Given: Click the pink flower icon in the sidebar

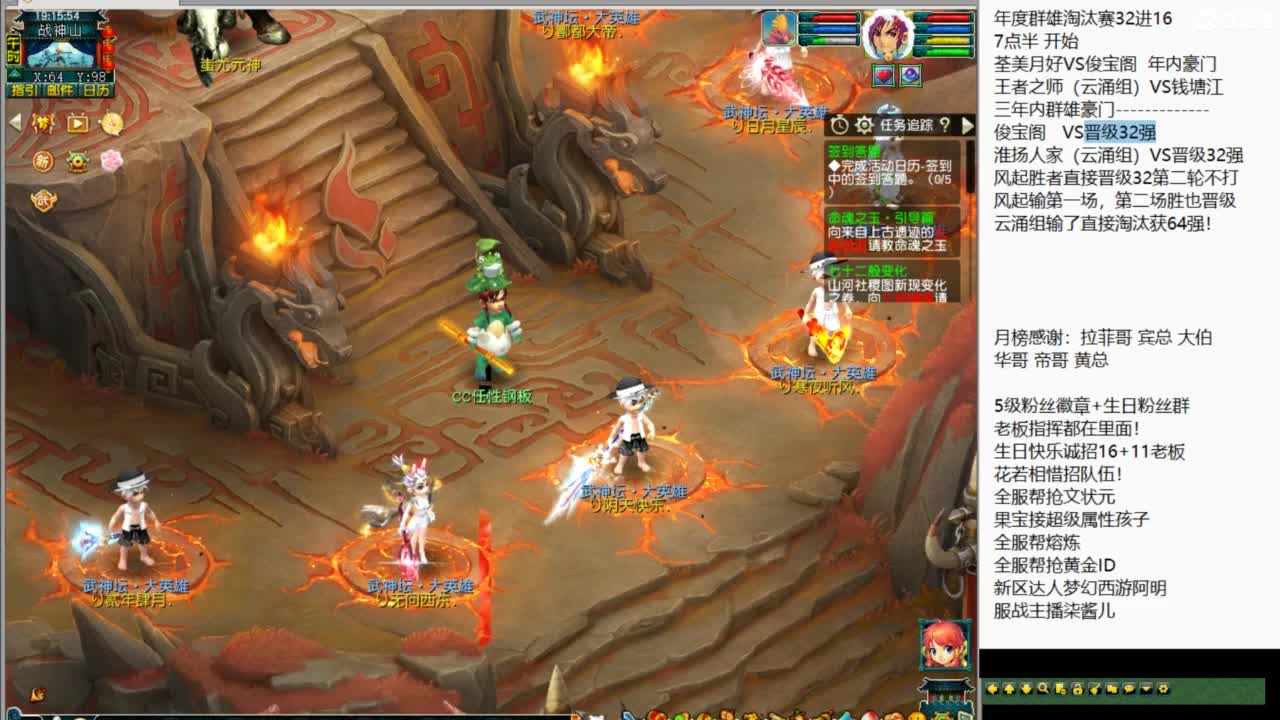Looking at the screenshot, I should click(x=112, y=160).
